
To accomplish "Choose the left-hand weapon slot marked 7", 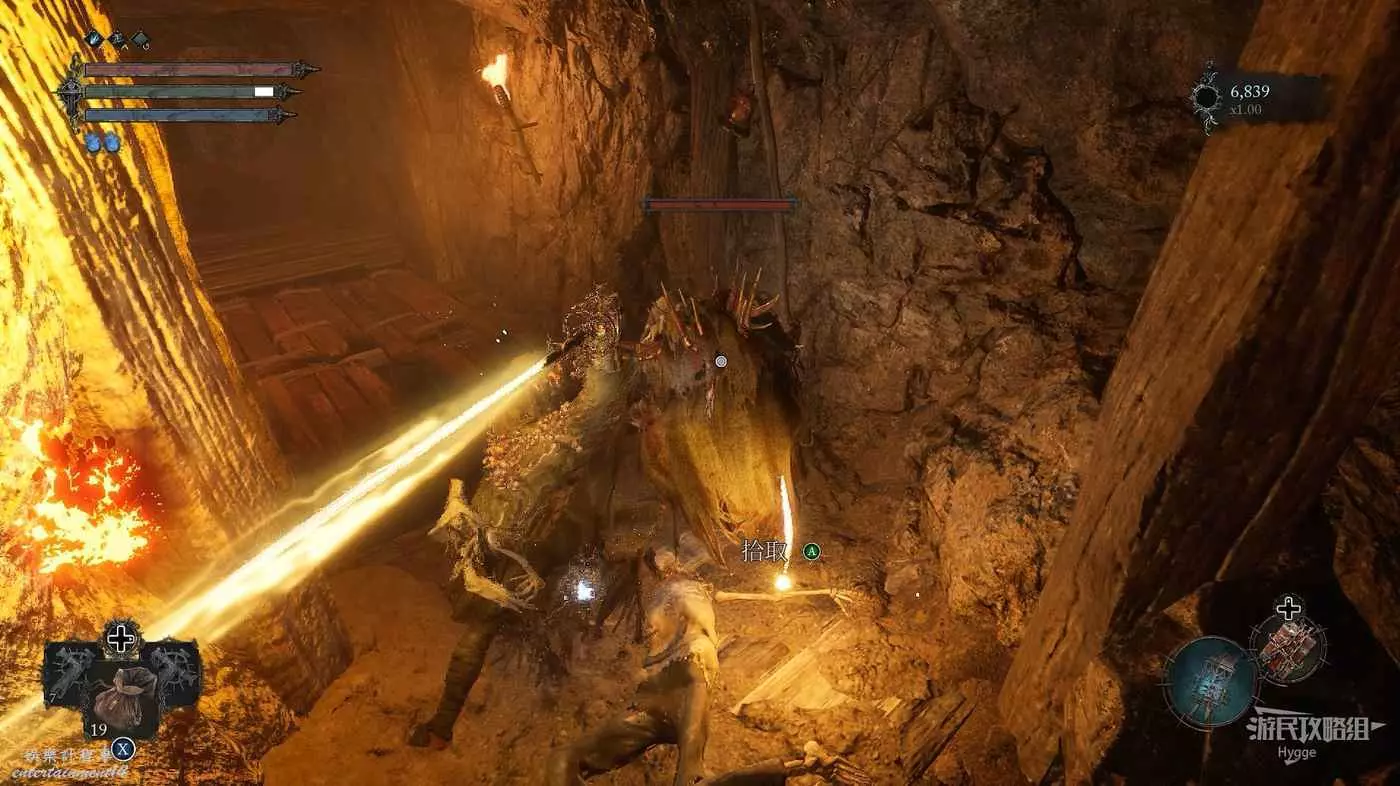I will 68,672.
